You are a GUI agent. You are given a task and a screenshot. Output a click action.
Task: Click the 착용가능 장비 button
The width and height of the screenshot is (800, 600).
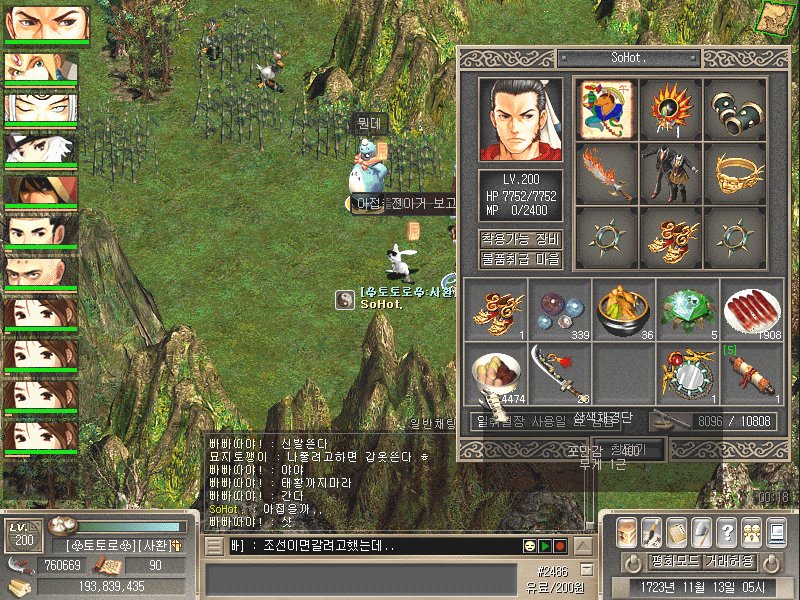pos(520,240)
